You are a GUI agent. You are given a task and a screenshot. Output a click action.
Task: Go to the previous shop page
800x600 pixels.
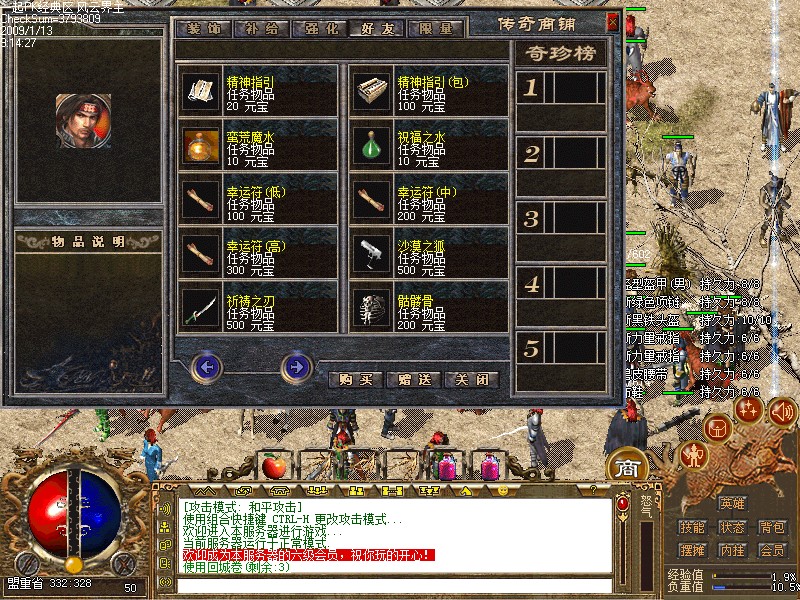click(207, 368)
